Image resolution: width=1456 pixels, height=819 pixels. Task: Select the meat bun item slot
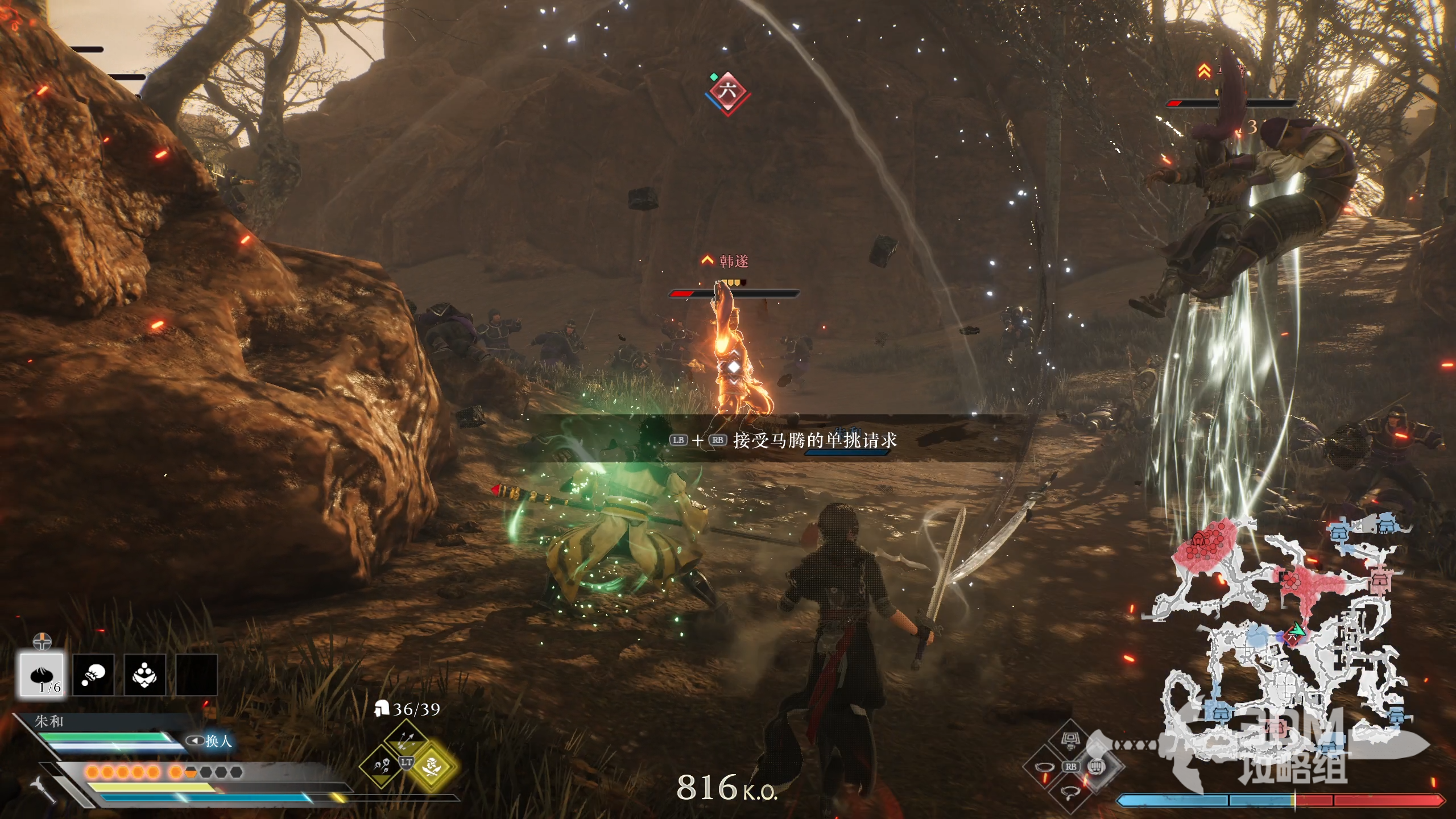pyautogui.click(x=42, y=675)
